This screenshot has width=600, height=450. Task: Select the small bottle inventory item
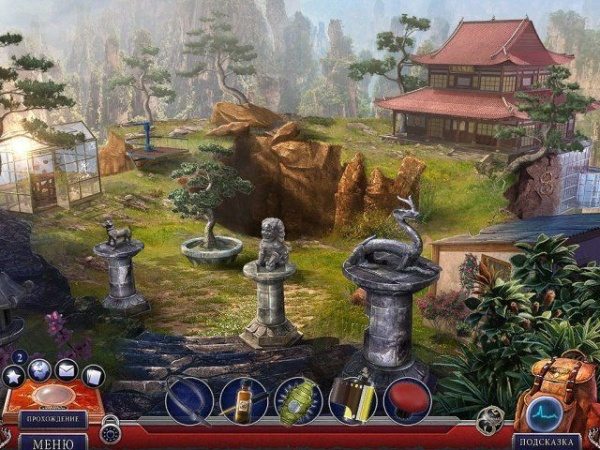244,400
